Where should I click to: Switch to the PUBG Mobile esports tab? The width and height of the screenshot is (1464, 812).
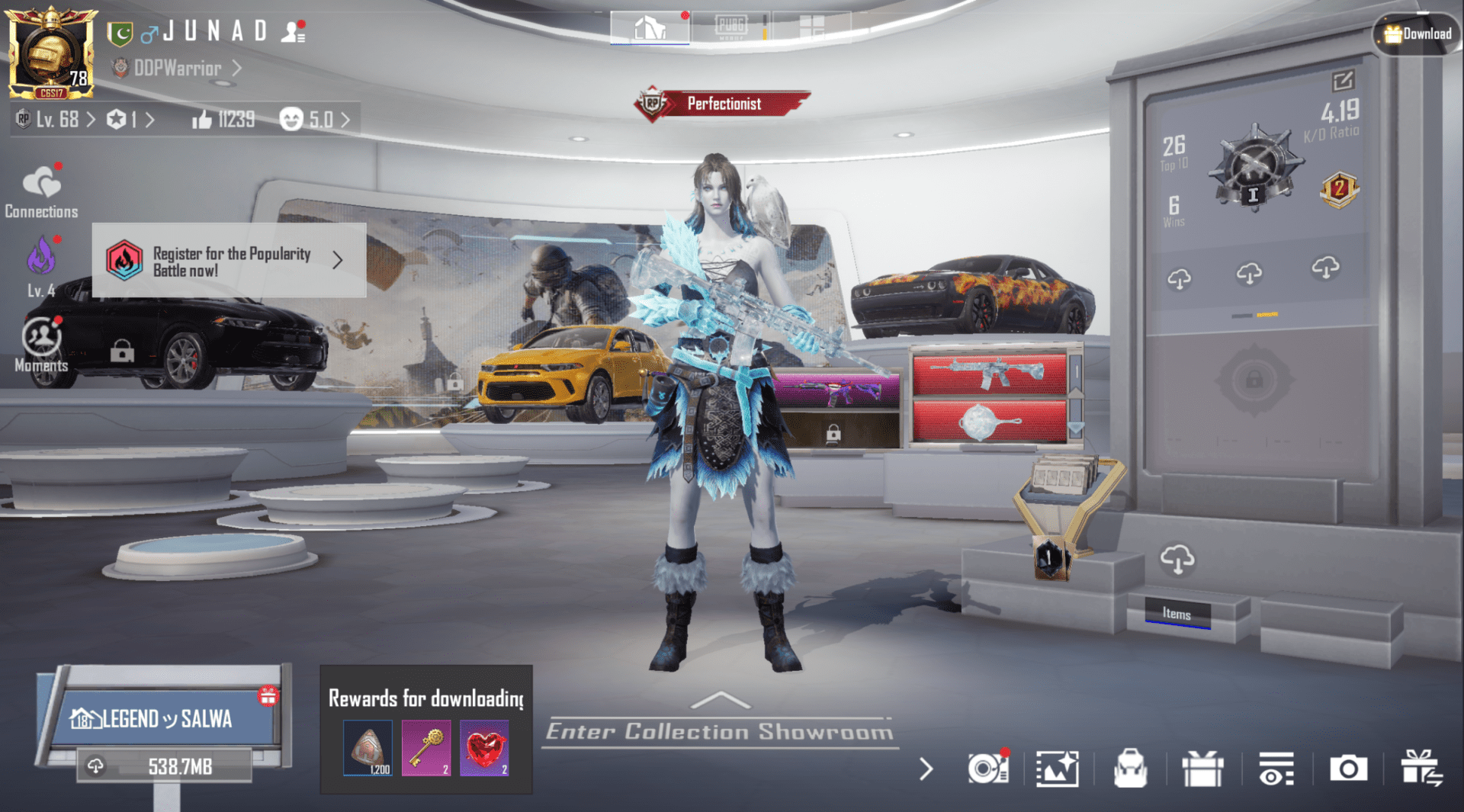(x=733, y=25)
